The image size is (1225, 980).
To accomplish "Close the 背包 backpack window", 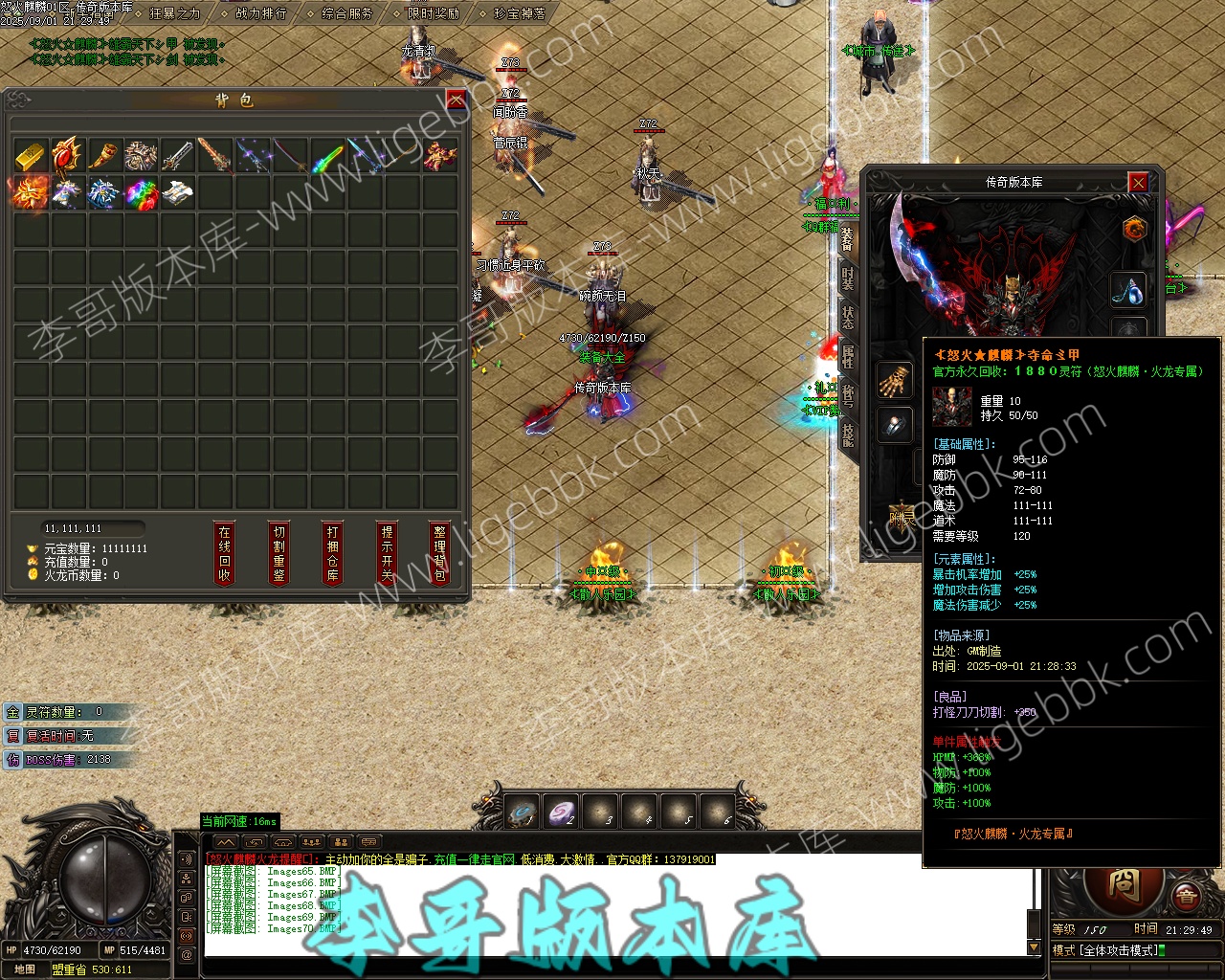I will click(457, 100).
